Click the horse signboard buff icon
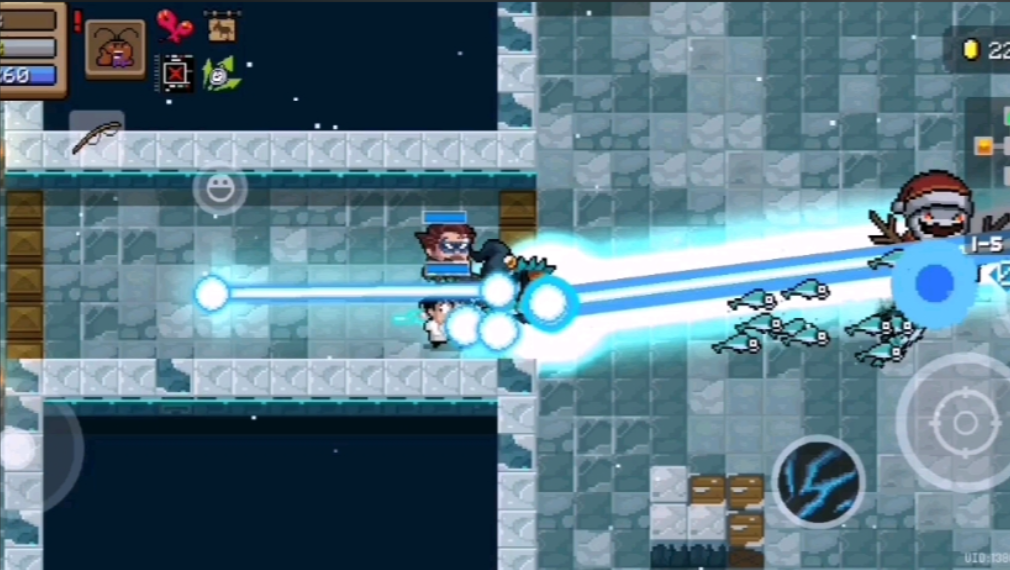 [x=222, y=27]
